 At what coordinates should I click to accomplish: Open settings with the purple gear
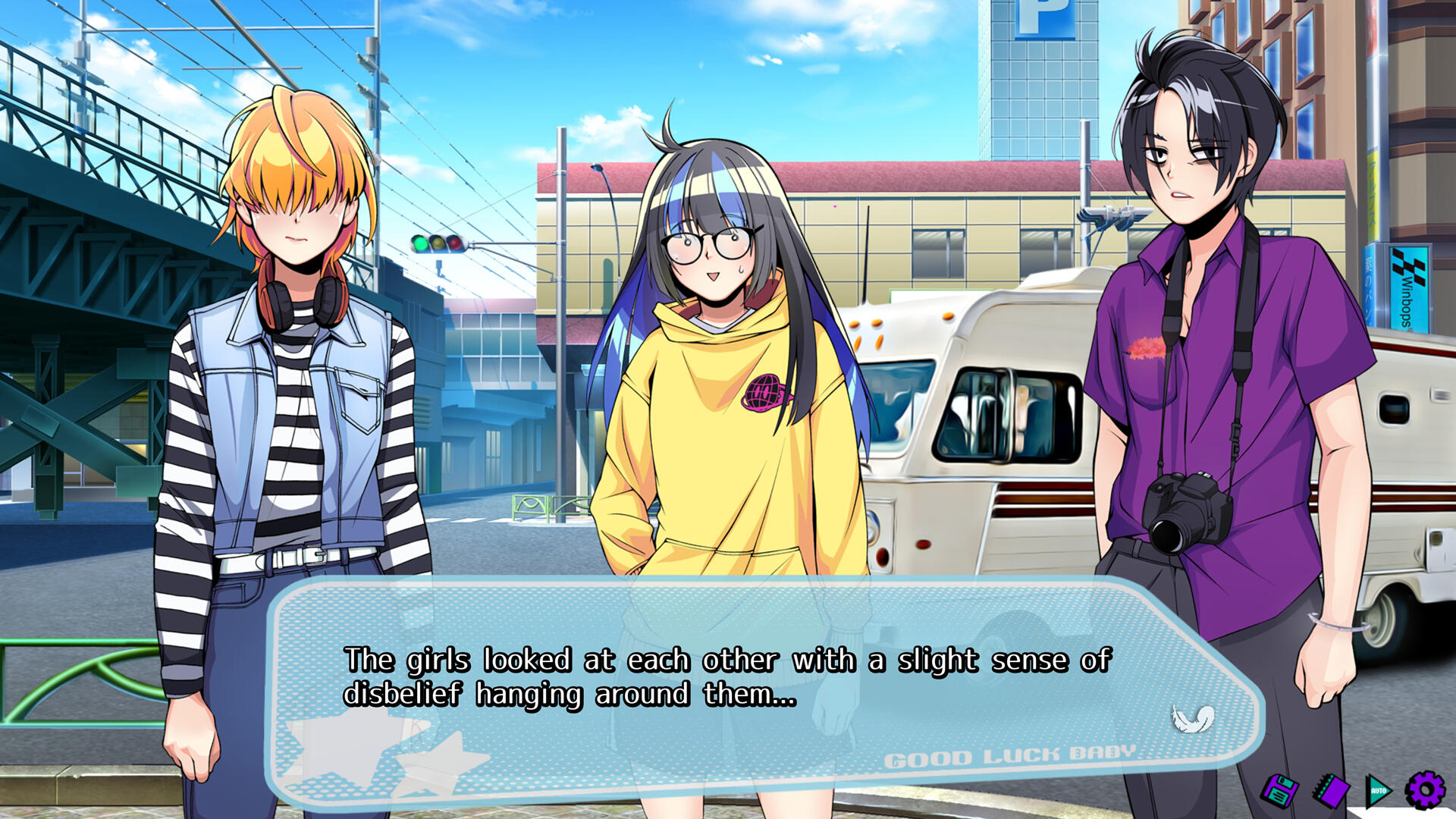pos(1425,790)
